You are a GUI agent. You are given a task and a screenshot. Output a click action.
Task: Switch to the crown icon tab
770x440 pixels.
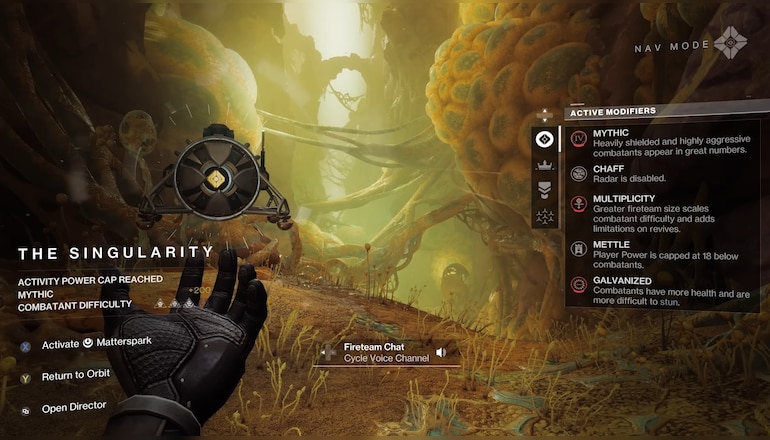point(546,164)
